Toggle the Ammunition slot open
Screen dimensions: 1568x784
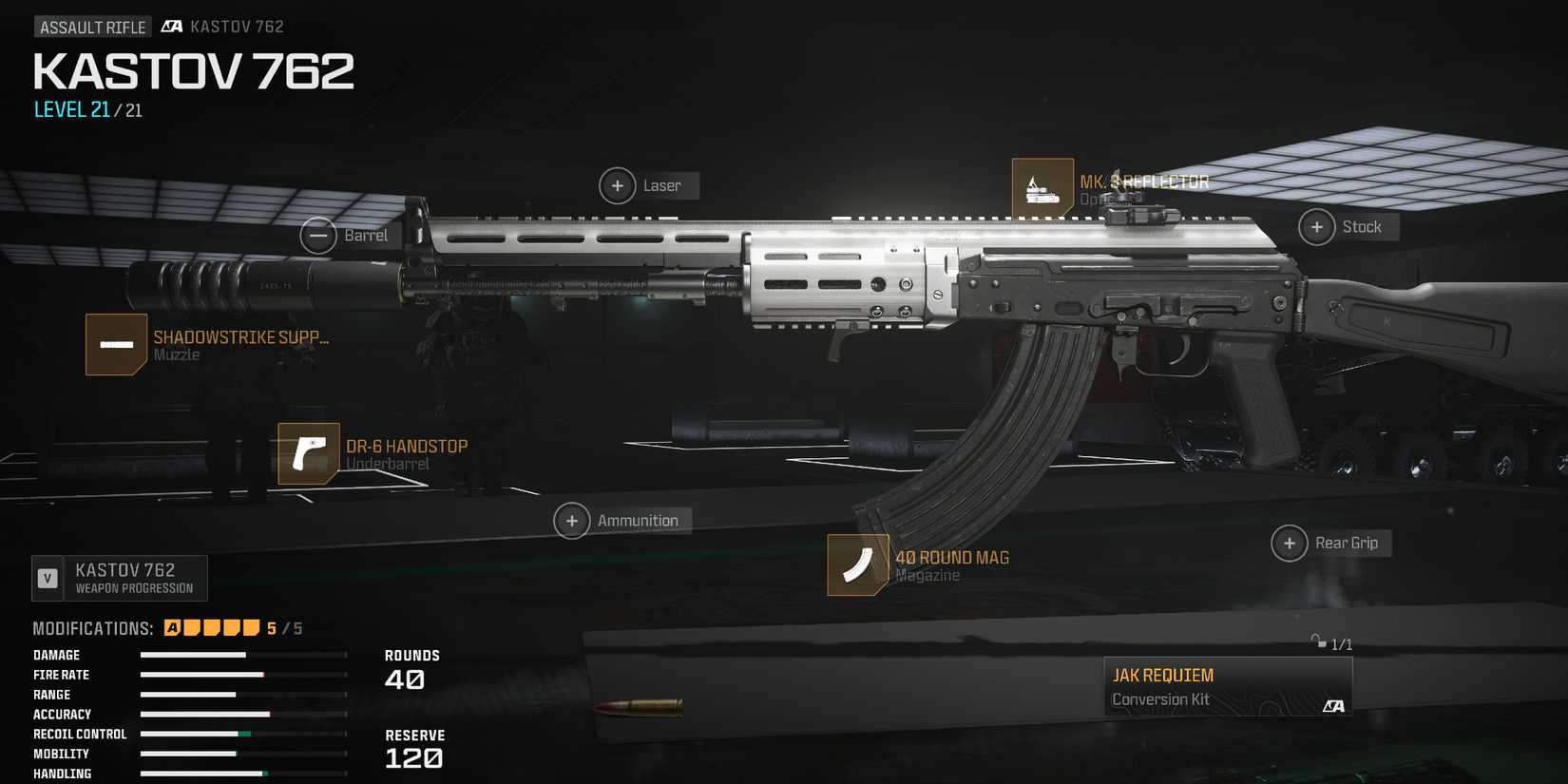click(x=572, y=520)
